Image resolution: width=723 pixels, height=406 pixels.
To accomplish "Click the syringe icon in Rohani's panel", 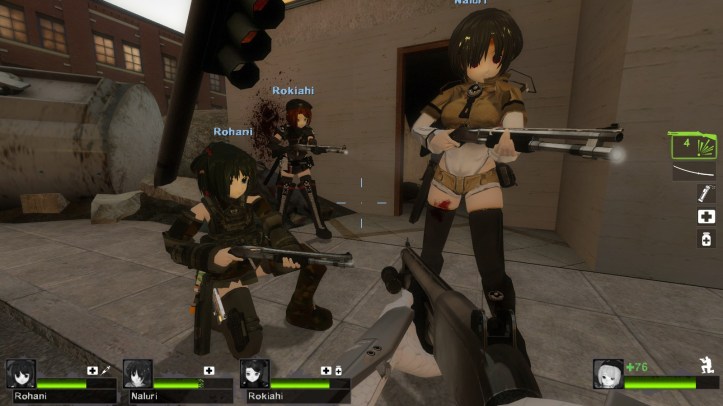I will (x=105, y=371).
